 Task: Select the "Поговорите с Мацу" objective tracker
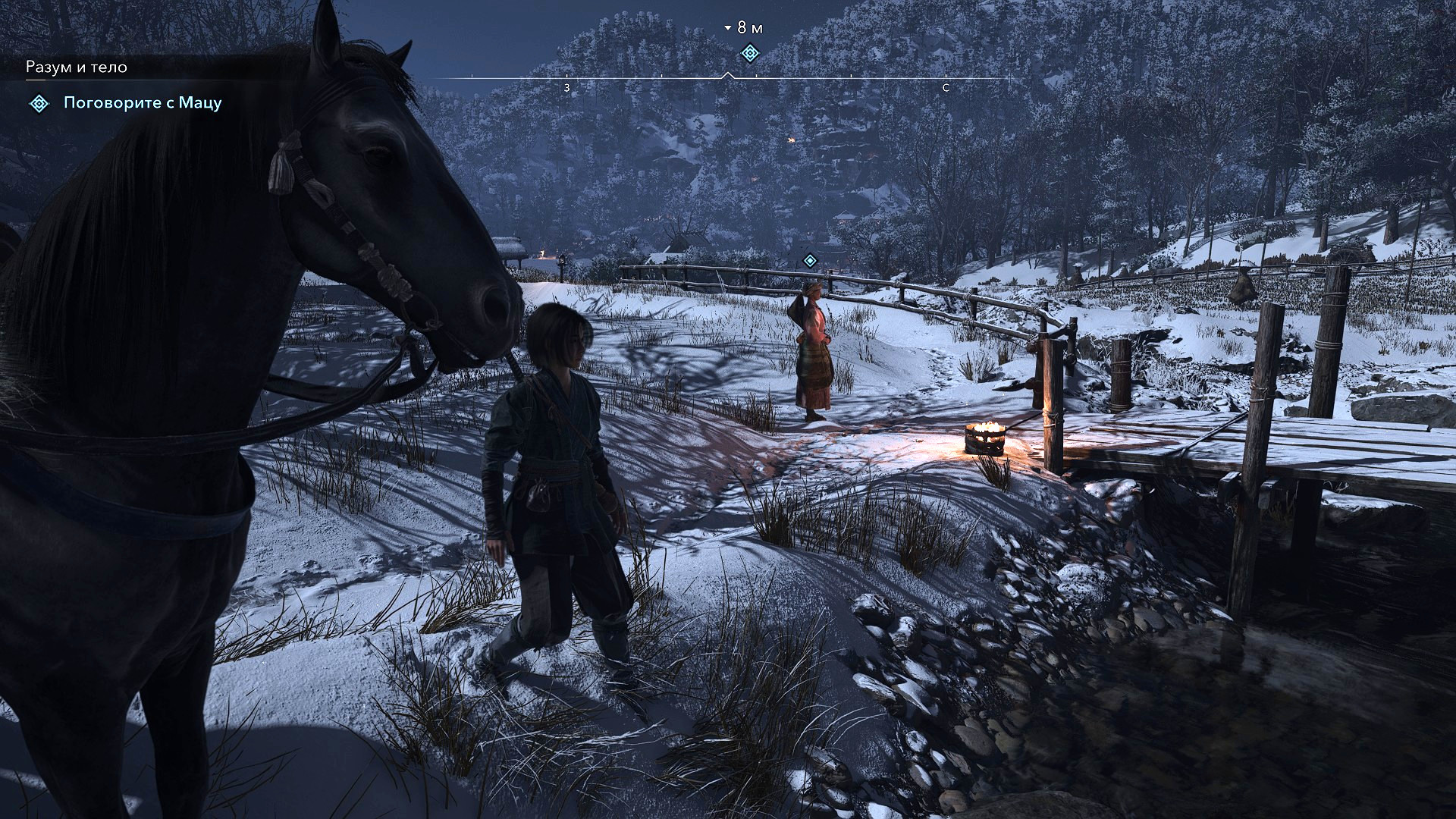point(142,103)
